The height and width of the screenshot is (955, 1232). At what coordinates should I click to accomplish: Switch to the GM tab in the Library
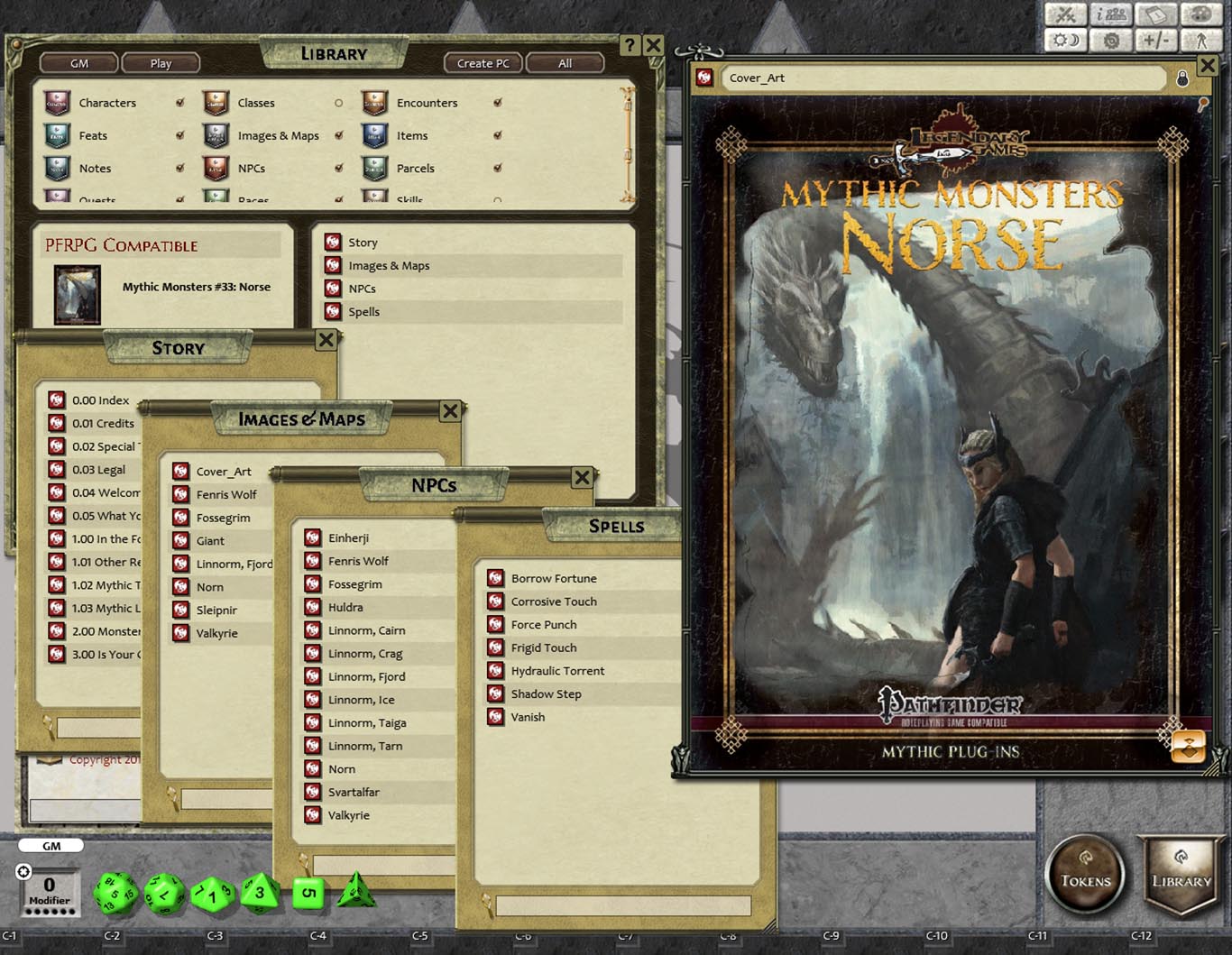tap(78, 63)
